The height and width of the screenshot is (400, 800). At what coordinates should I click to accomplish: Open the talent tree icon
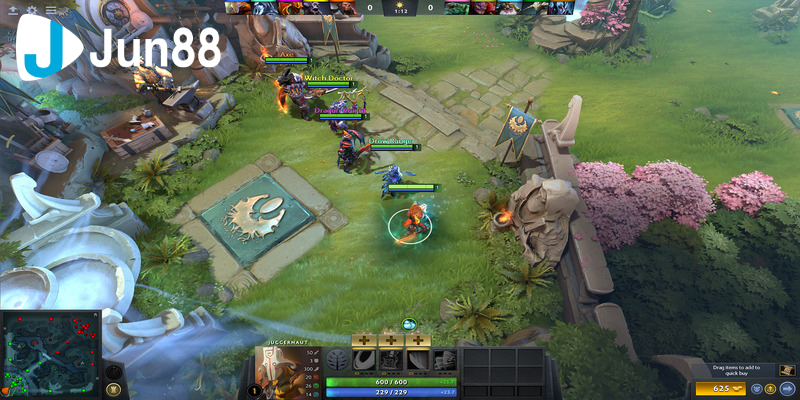(x=337, y=362)
